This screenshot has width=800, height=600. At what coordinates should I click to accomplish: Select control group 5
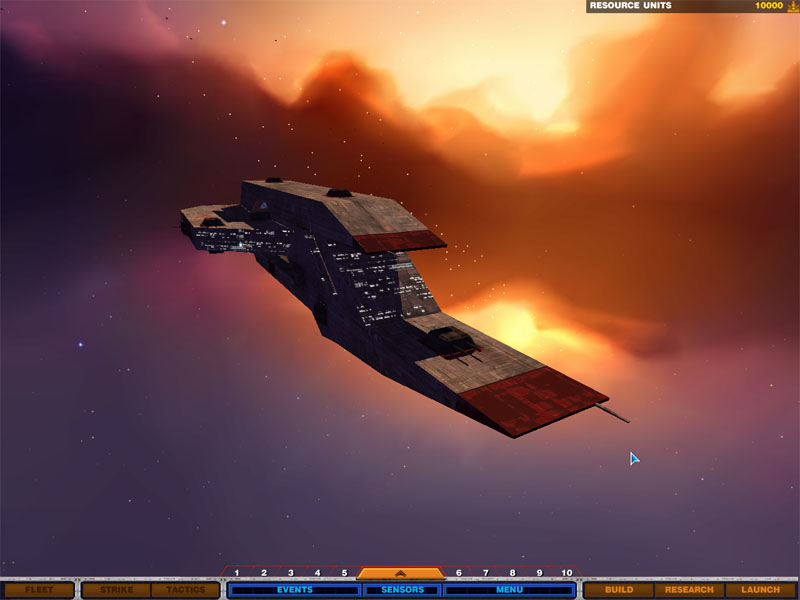pyautogui.click(x=344, y=573)
